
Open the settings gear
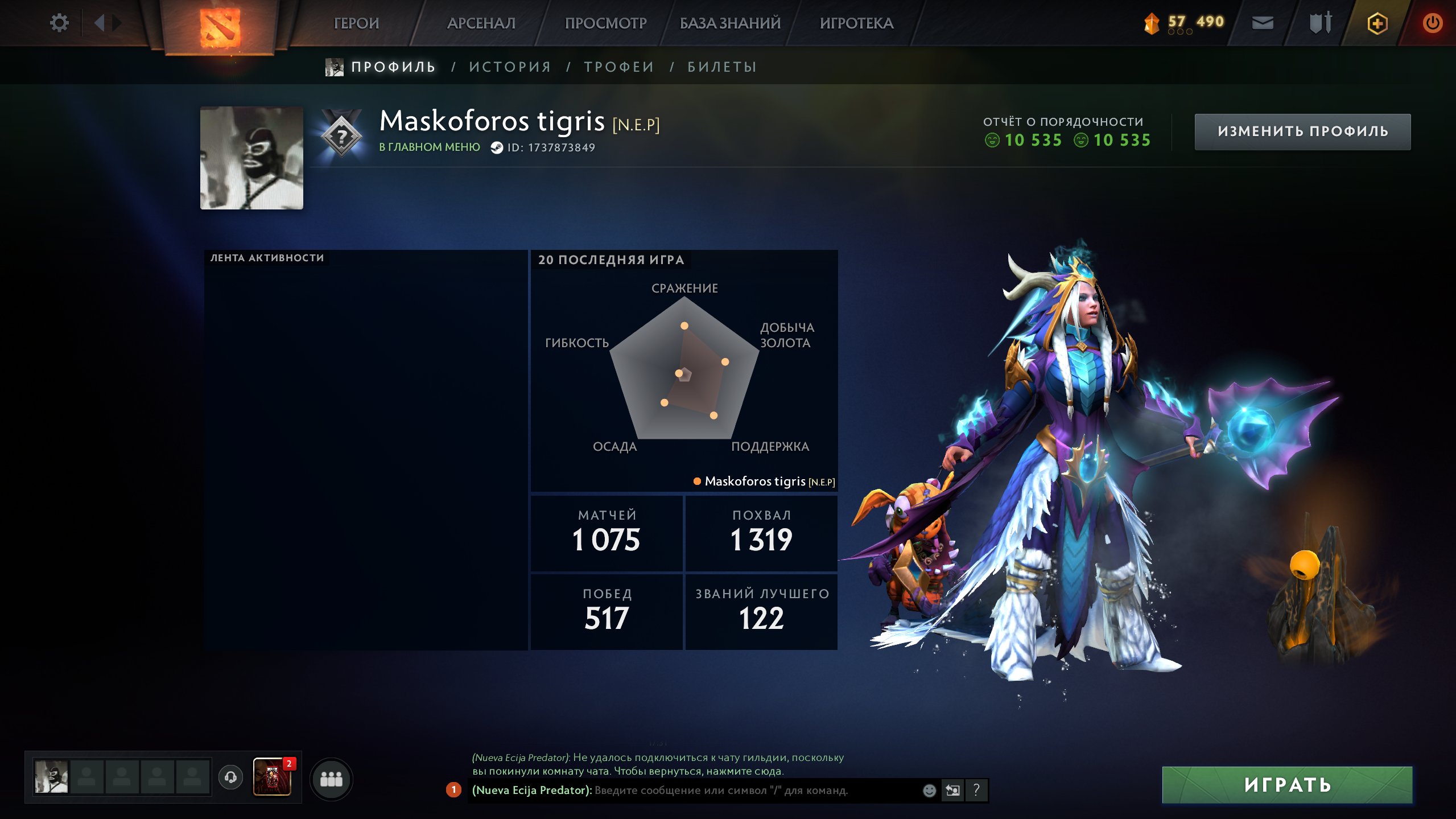pos(60,23)
